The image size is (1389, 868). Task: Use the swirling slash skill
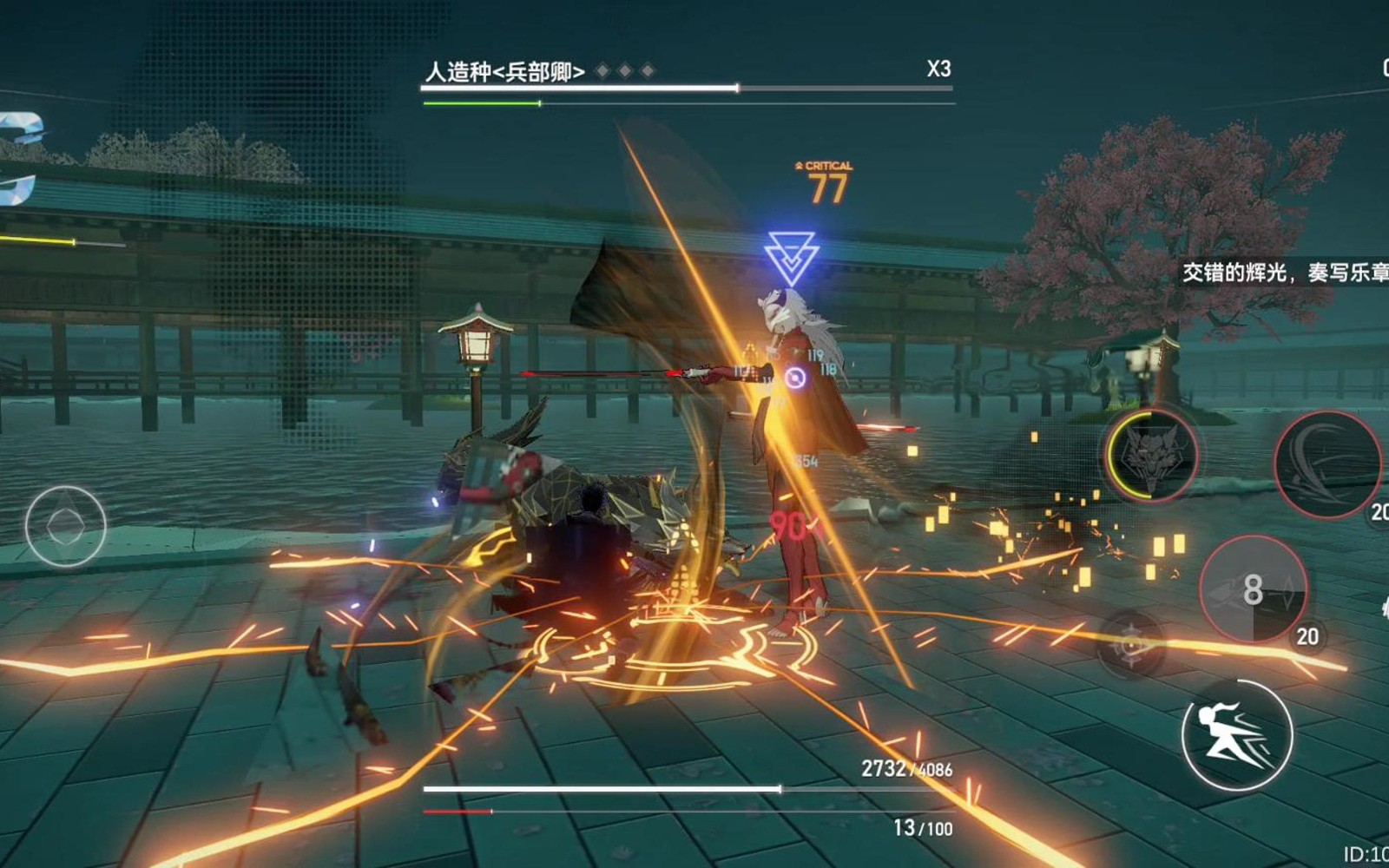(x=1326, y=464)
